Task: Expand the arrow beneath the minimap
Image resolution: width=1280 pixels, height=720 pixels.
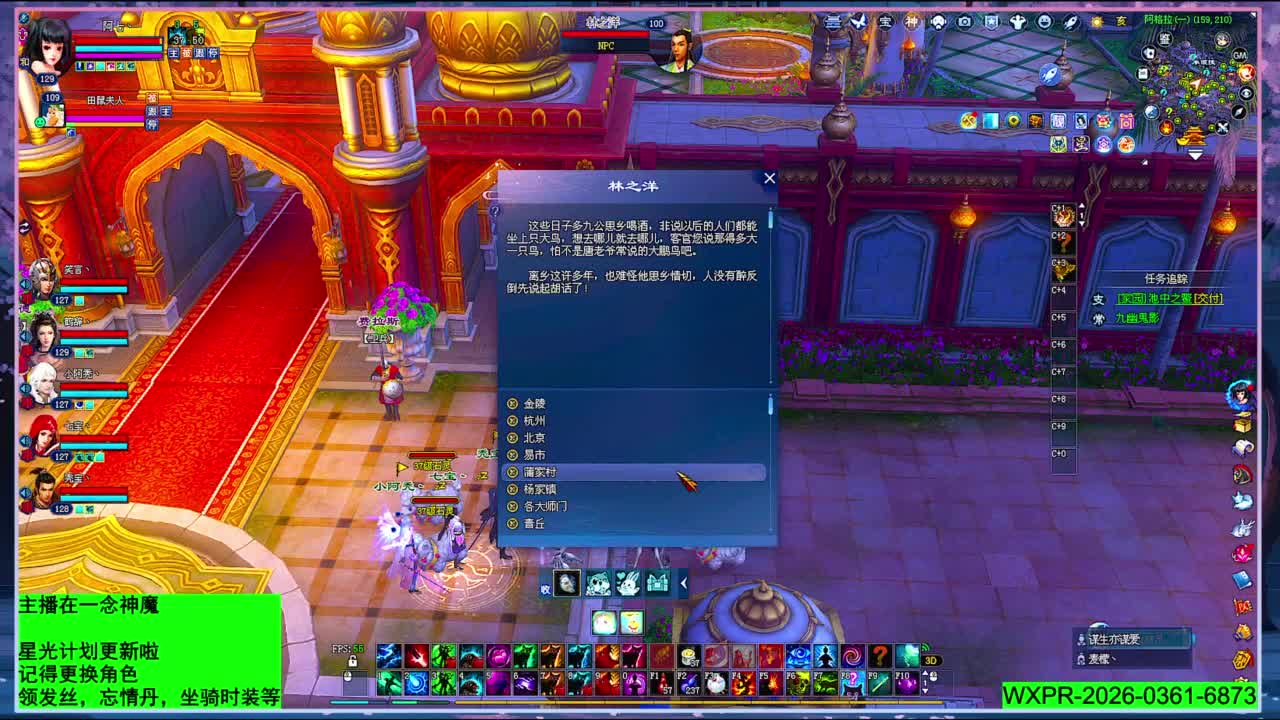Action: point(1194,153)
